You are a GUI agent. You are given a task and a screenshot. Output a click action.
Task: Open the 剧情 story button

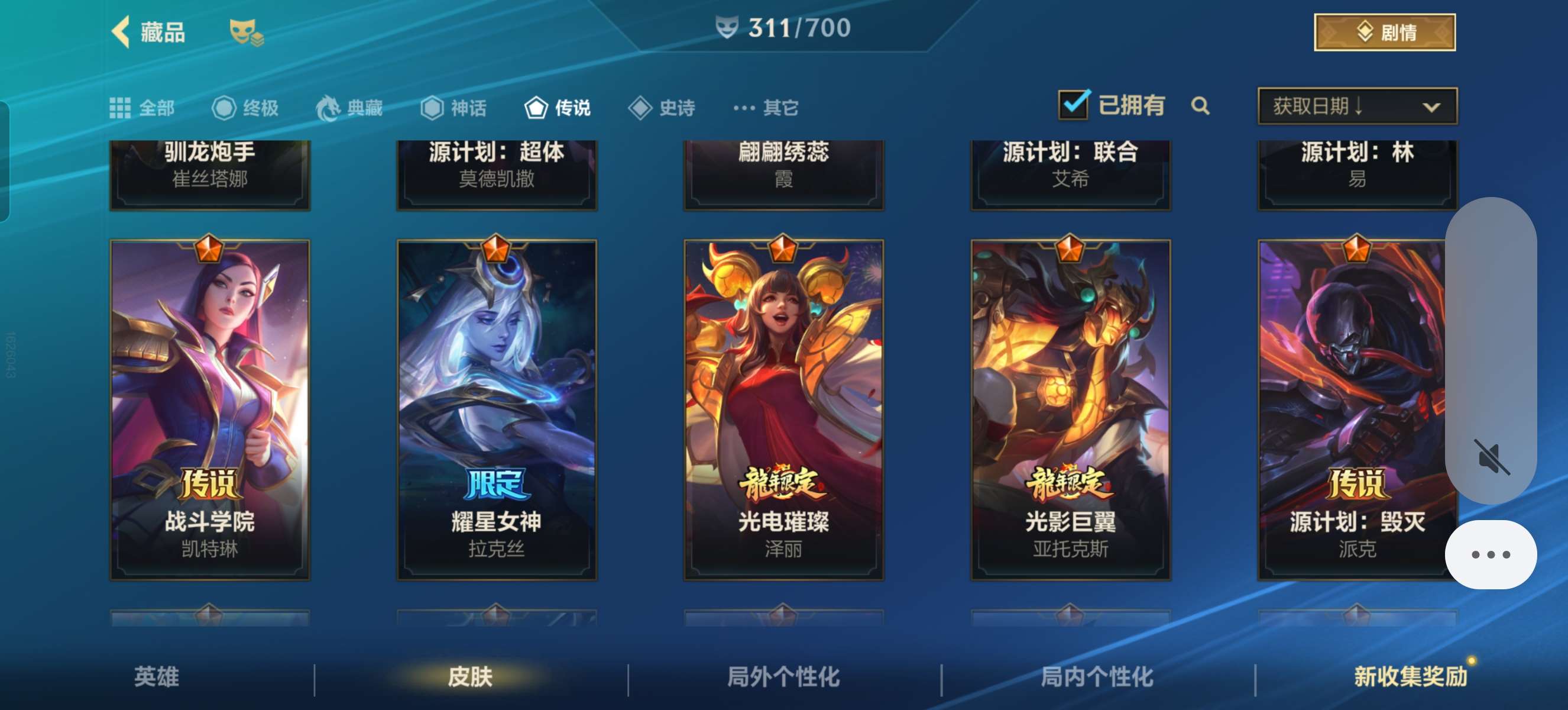click(x=1384, y=33)
